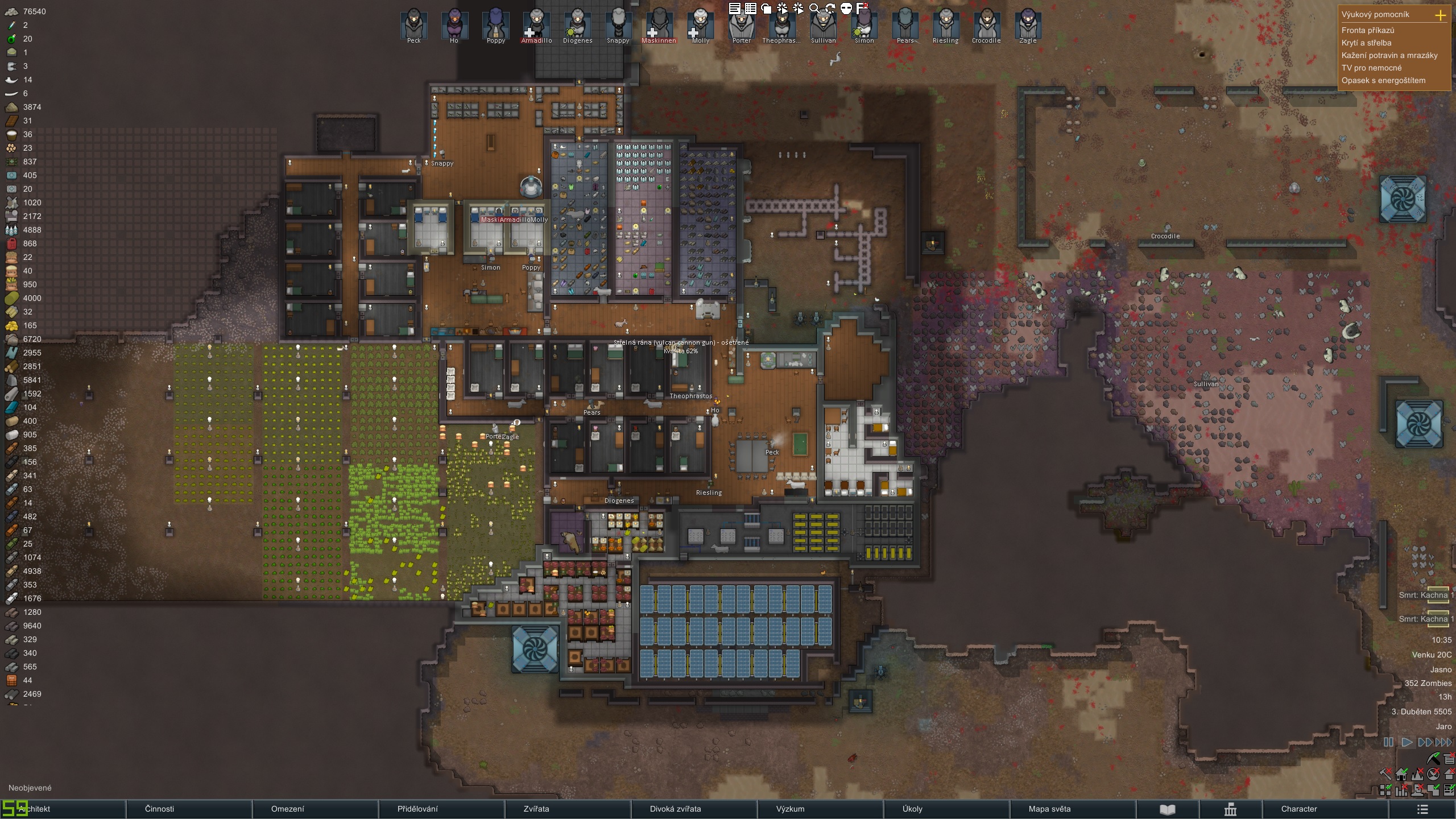Open the Fronta příkazů tutorial entry
Image resolution: width=1456 pixels, height=819 pixels.
(x=1367, y=30)
